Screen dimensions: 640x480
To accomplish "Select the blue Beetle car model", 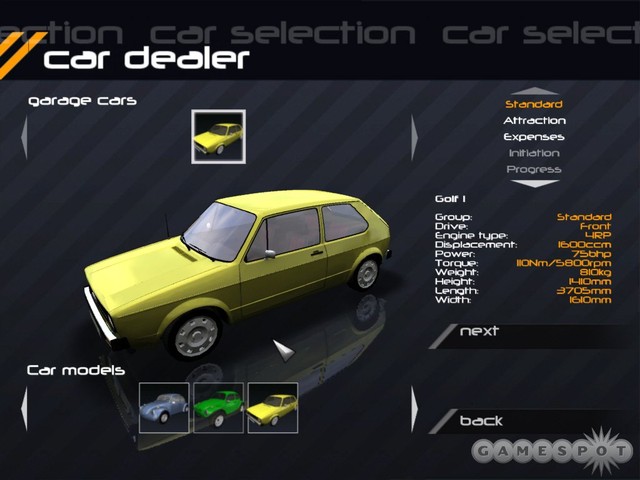I will 164,408.
